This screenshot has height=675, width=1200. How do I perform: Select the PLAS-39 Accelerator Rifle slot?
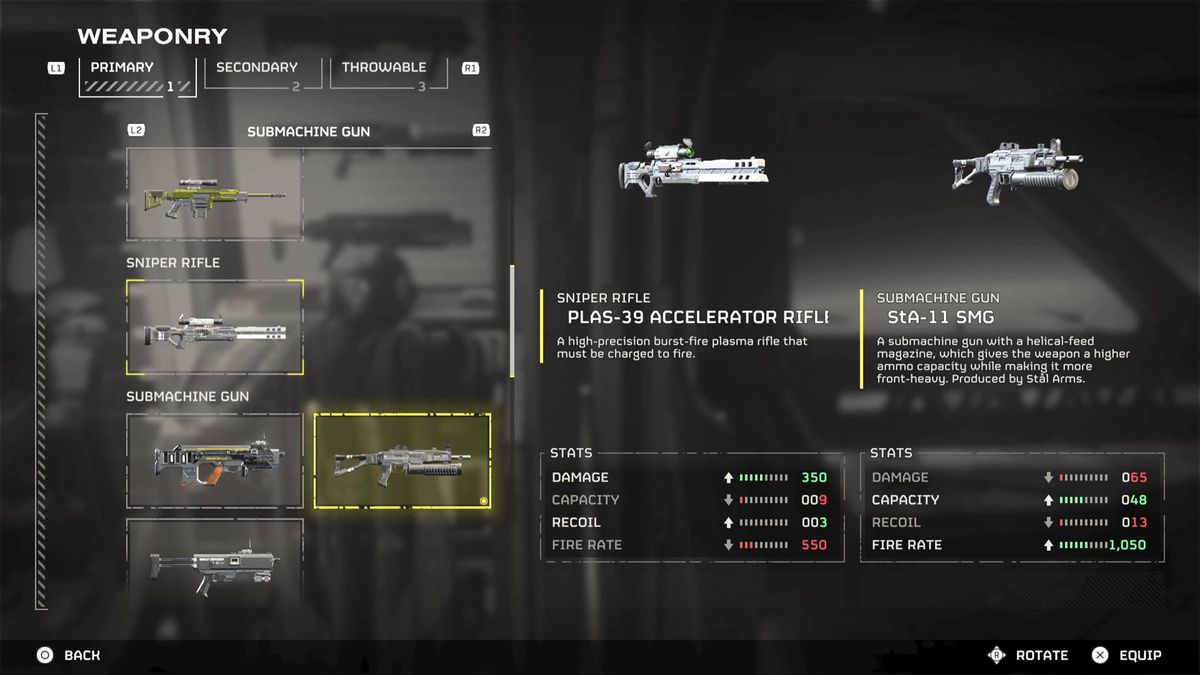click(214, 327)
